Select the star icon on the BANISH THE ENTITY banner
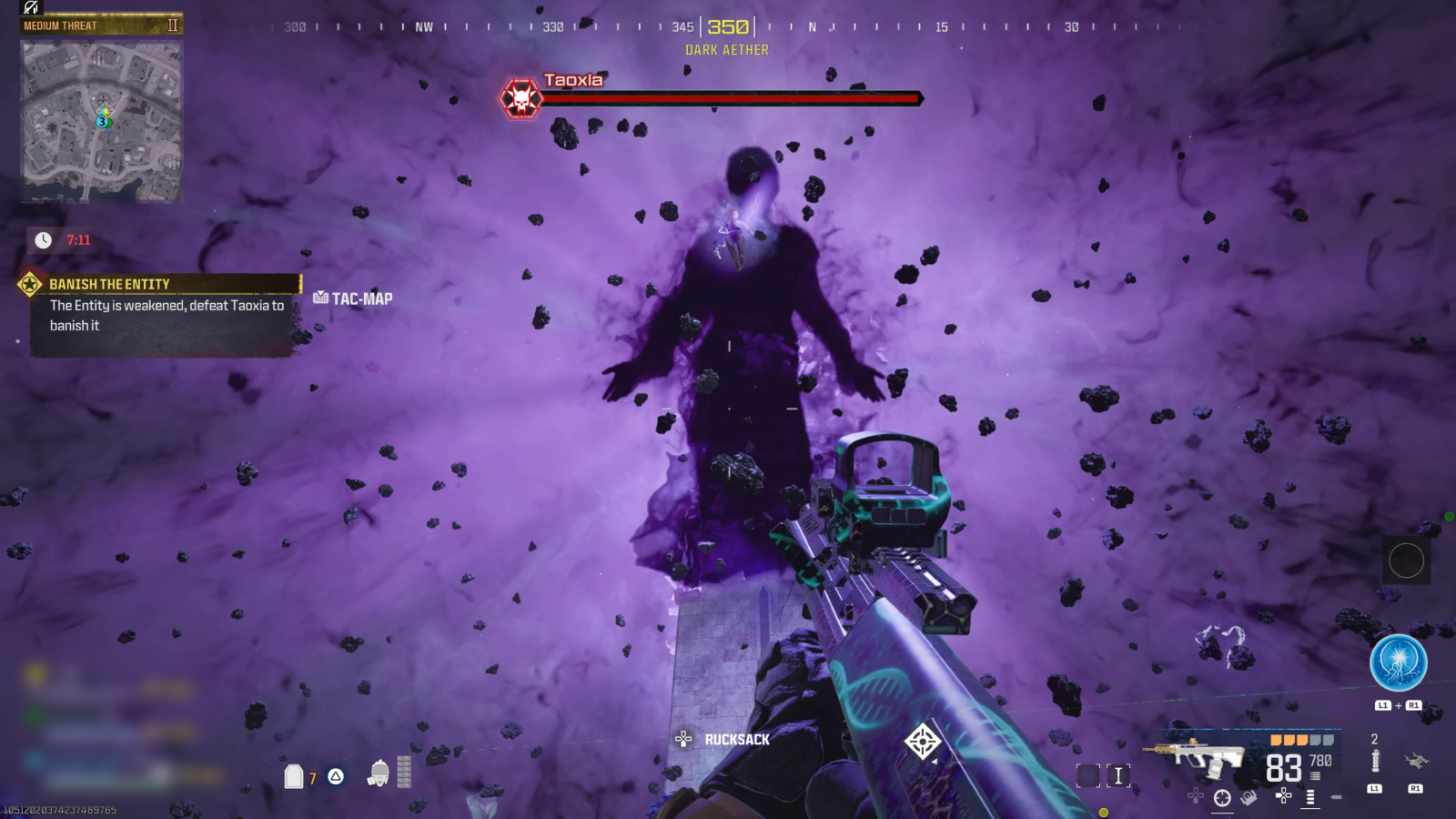1456x819 pixels. 27,283
